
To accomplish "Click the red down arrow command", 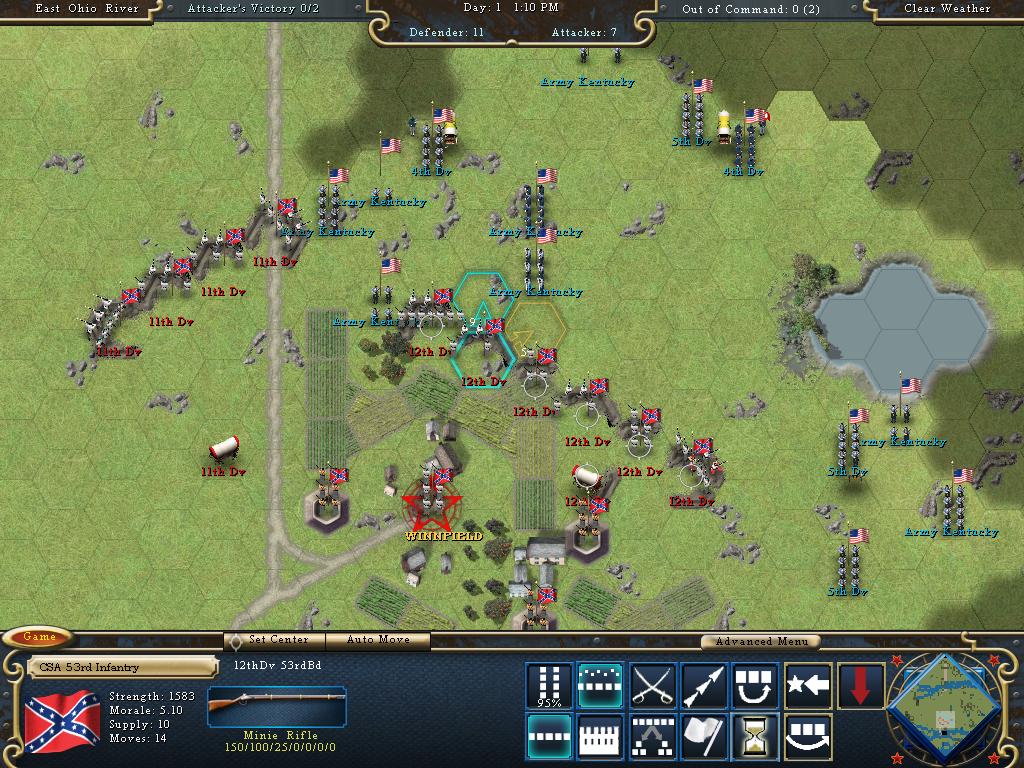I will [860, 686].
